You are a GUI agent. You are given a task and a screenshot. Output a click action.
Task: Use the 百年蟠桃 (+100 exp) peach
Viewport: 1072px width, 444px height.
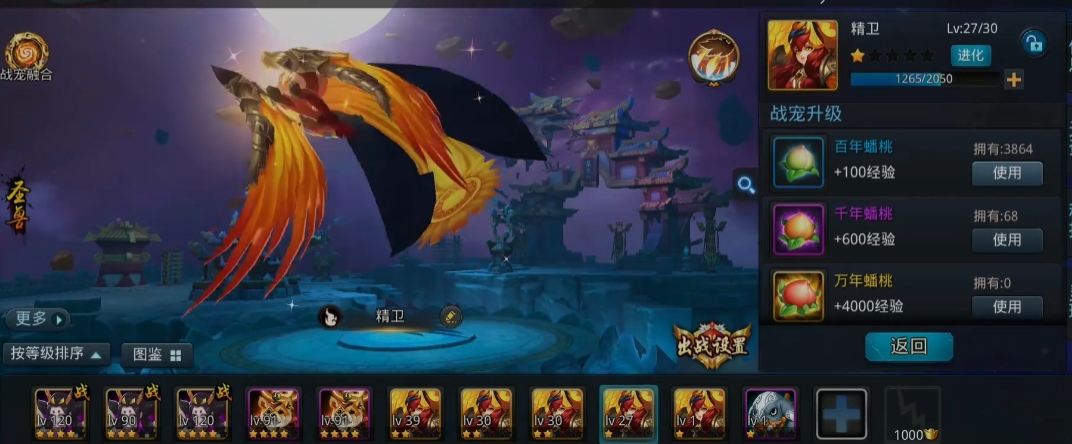[x=1006, y=173]
